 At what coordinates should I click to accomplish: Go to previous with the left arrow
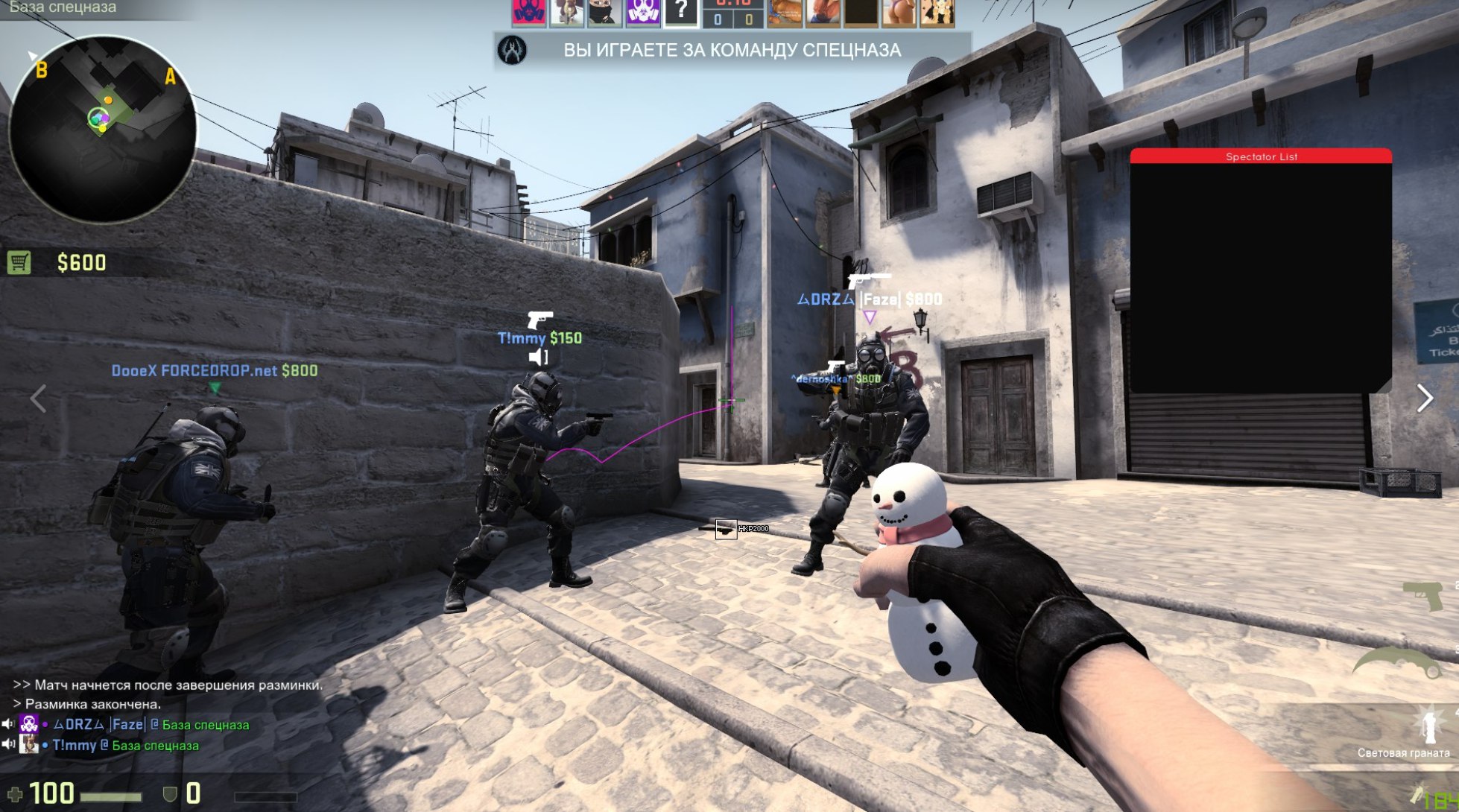click(39, 399)
